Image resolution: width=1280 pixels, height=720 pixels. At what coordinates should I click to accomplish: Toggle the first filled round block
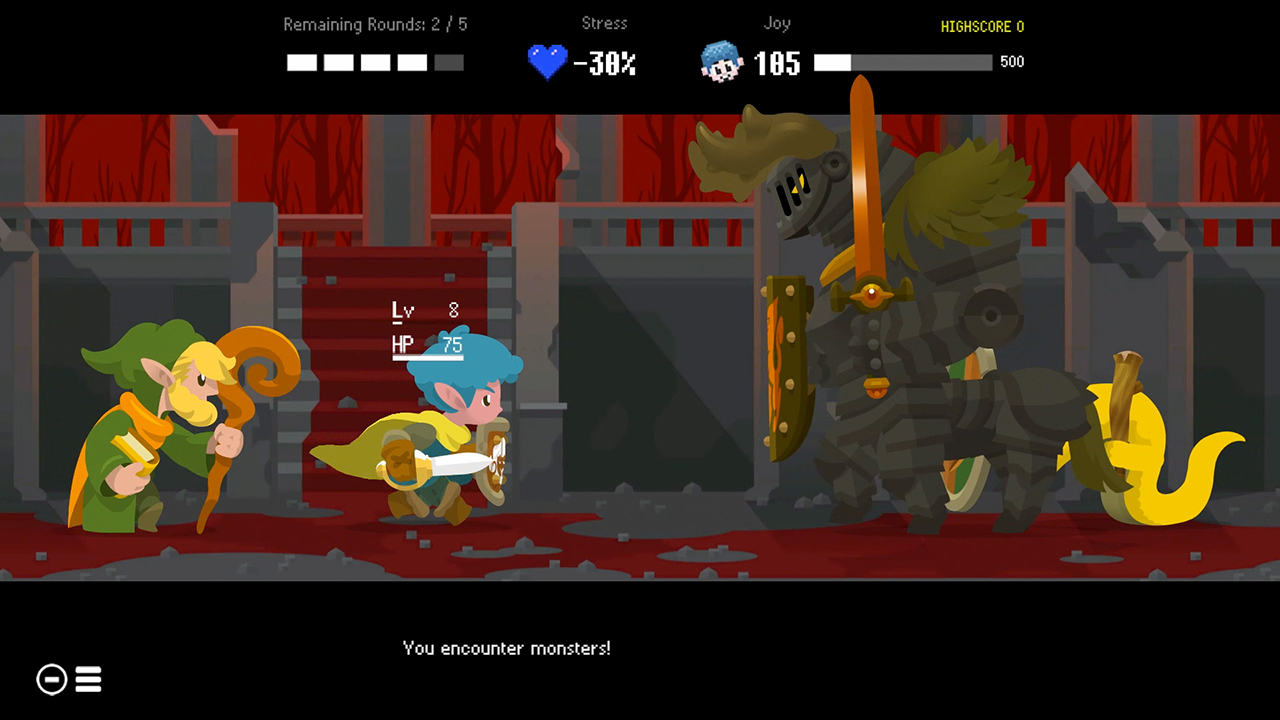tap(301, 62)
